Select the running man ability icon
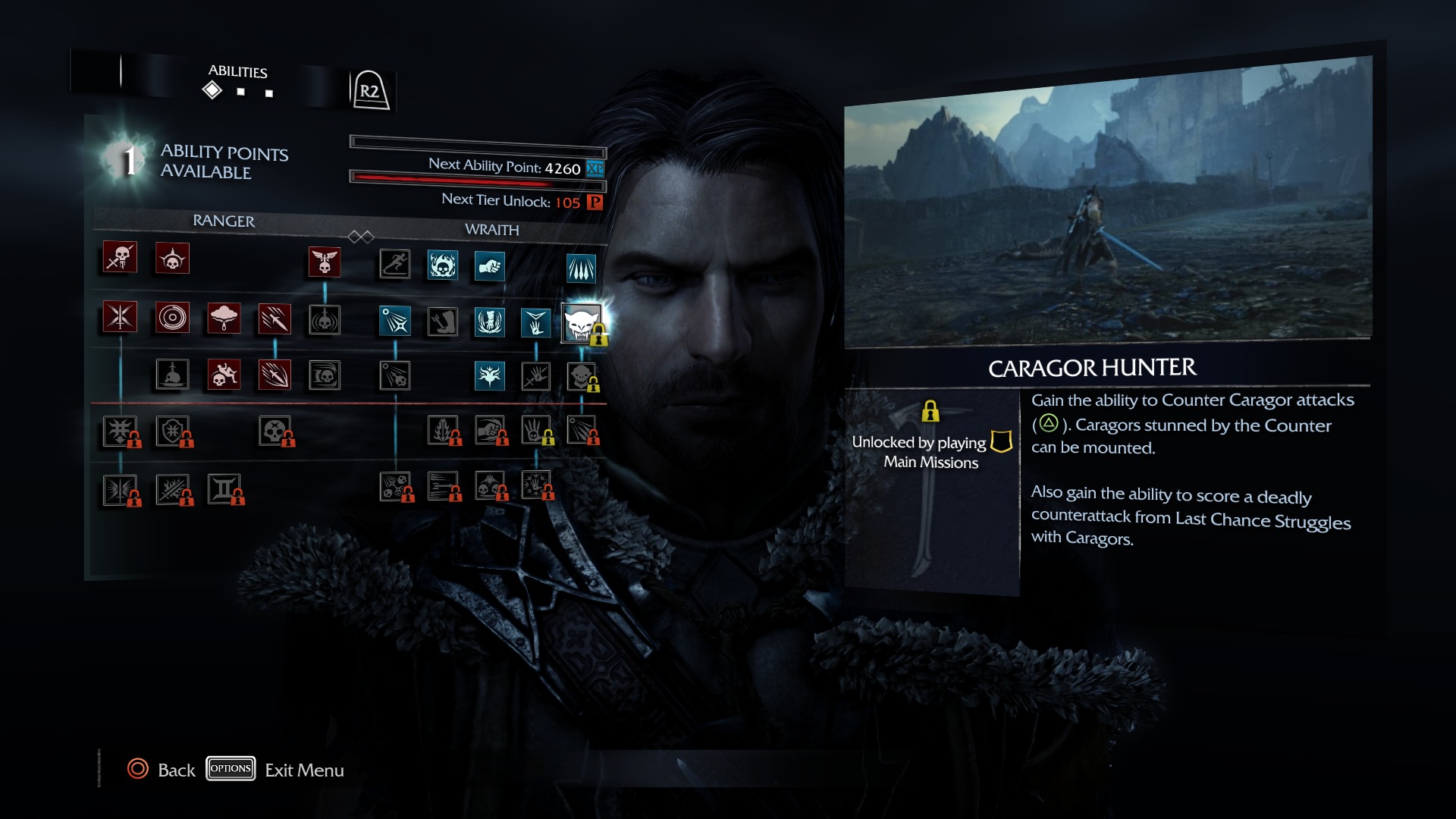 pyautogui.click(x=395, y=264)
